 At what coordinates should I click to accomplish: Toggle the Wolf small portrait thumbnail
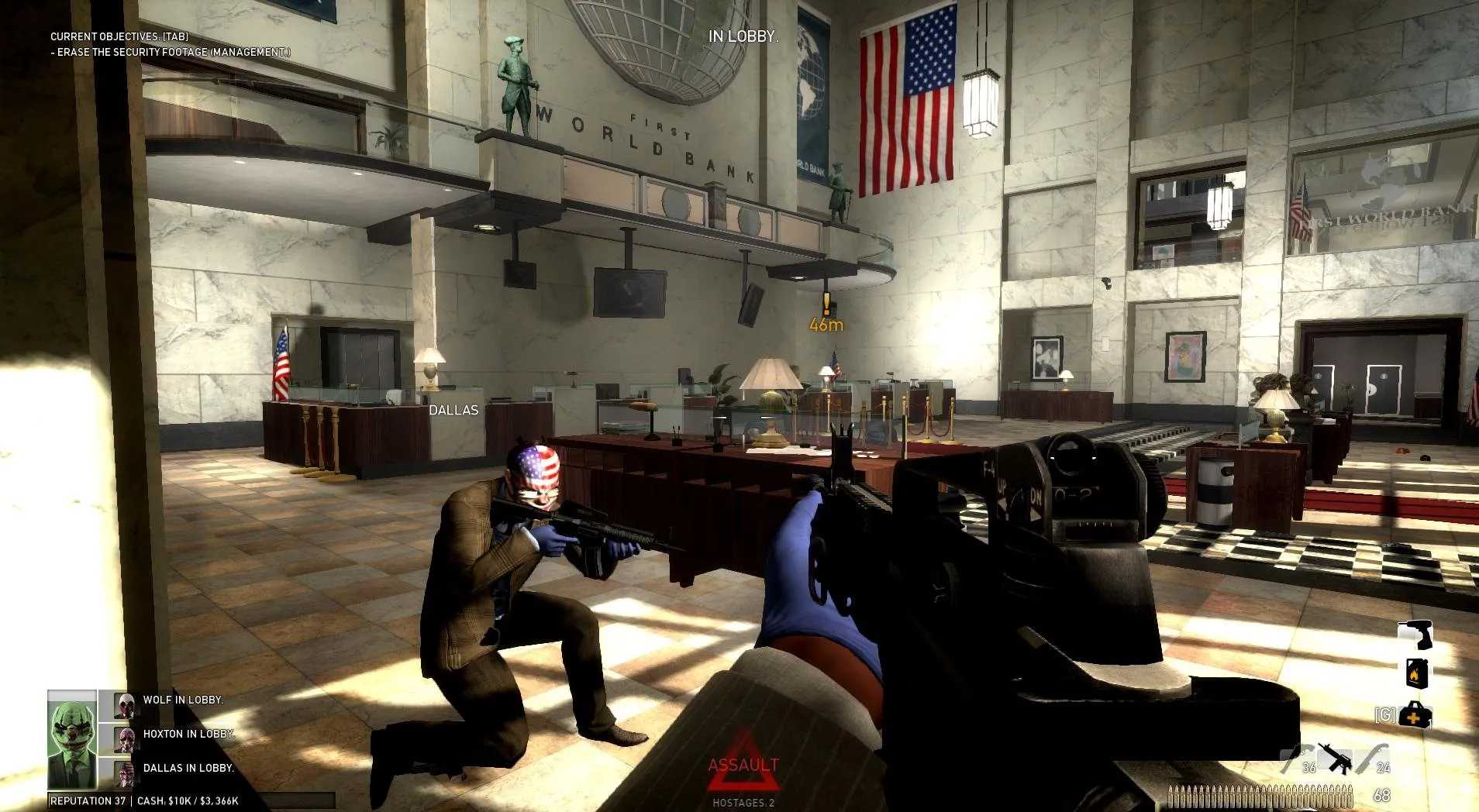(x=122, y=707)
